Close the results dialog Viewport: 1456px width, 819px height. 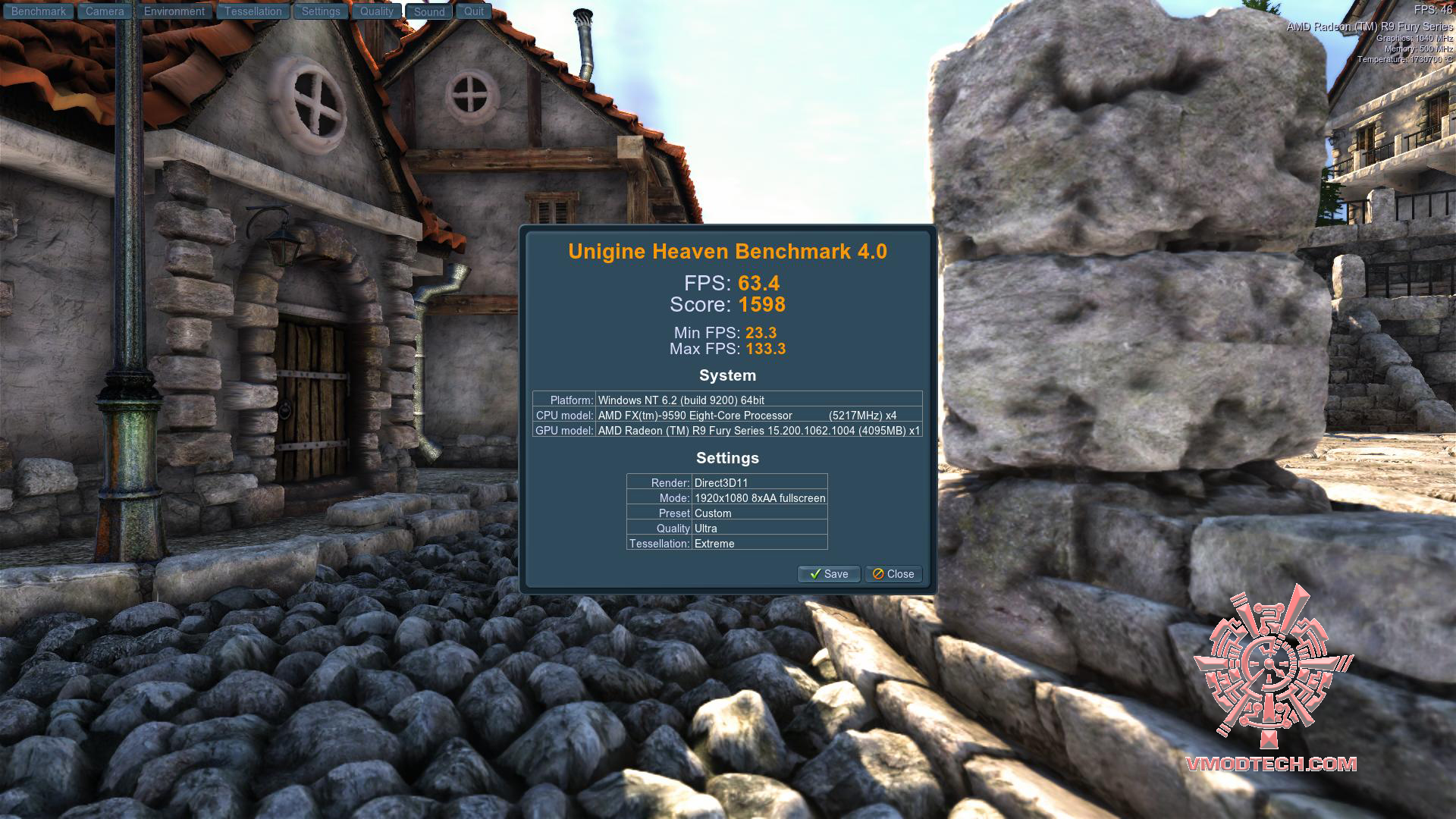(893, 574)
